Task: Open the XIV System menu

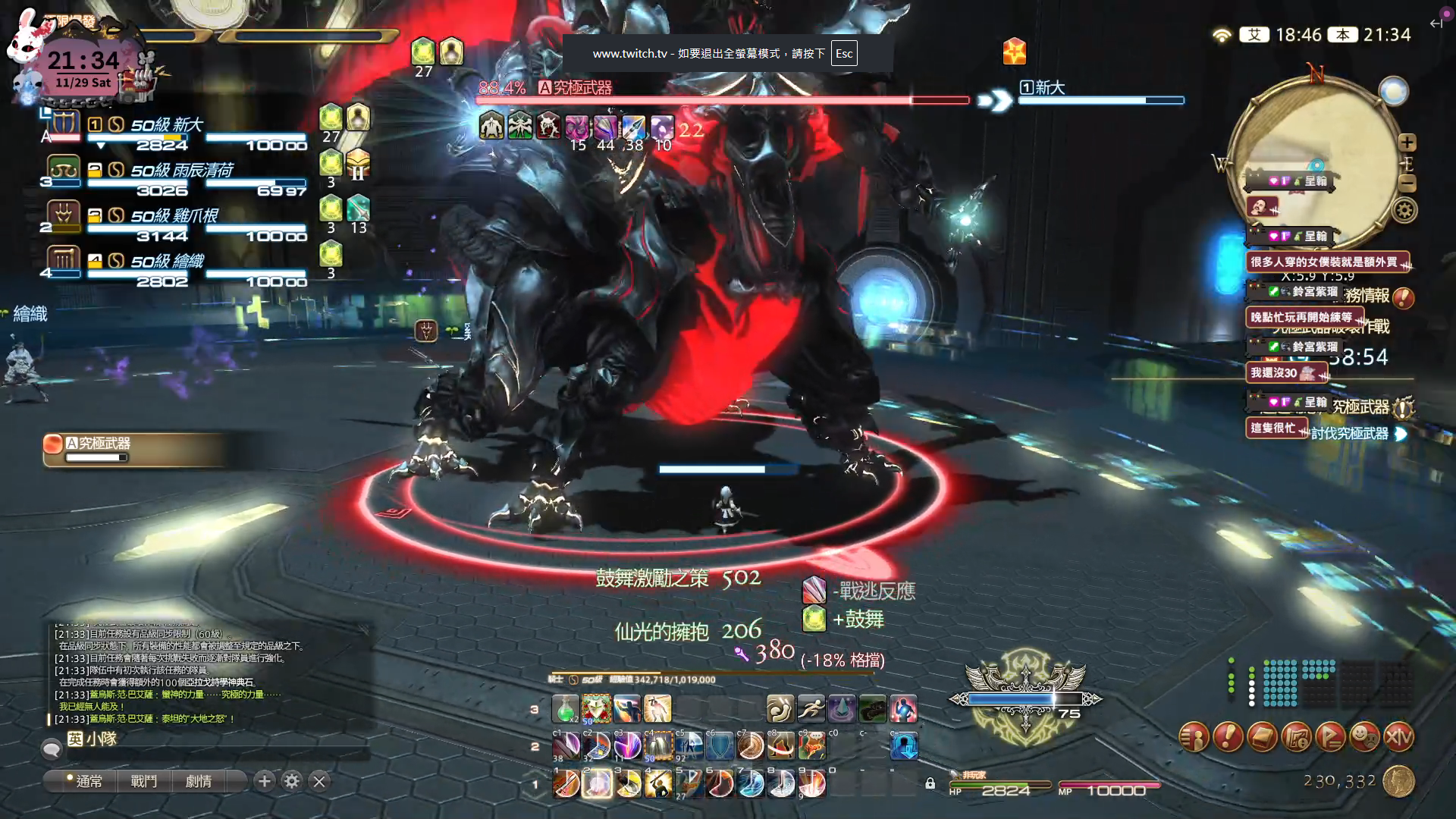Action: [1399, 736]
